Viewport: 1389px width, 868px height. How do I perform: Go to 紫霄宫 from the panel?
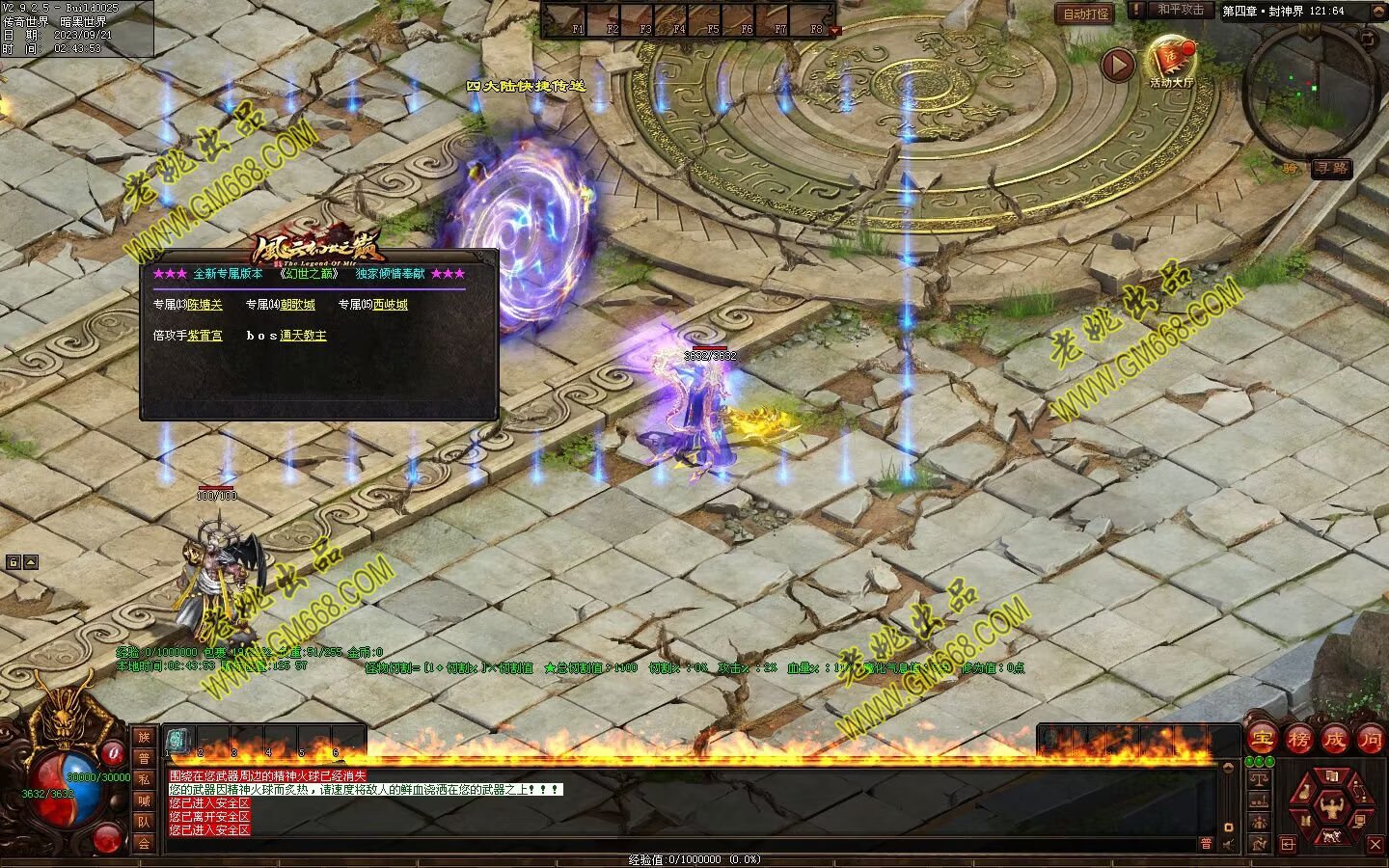click(204, 336)
